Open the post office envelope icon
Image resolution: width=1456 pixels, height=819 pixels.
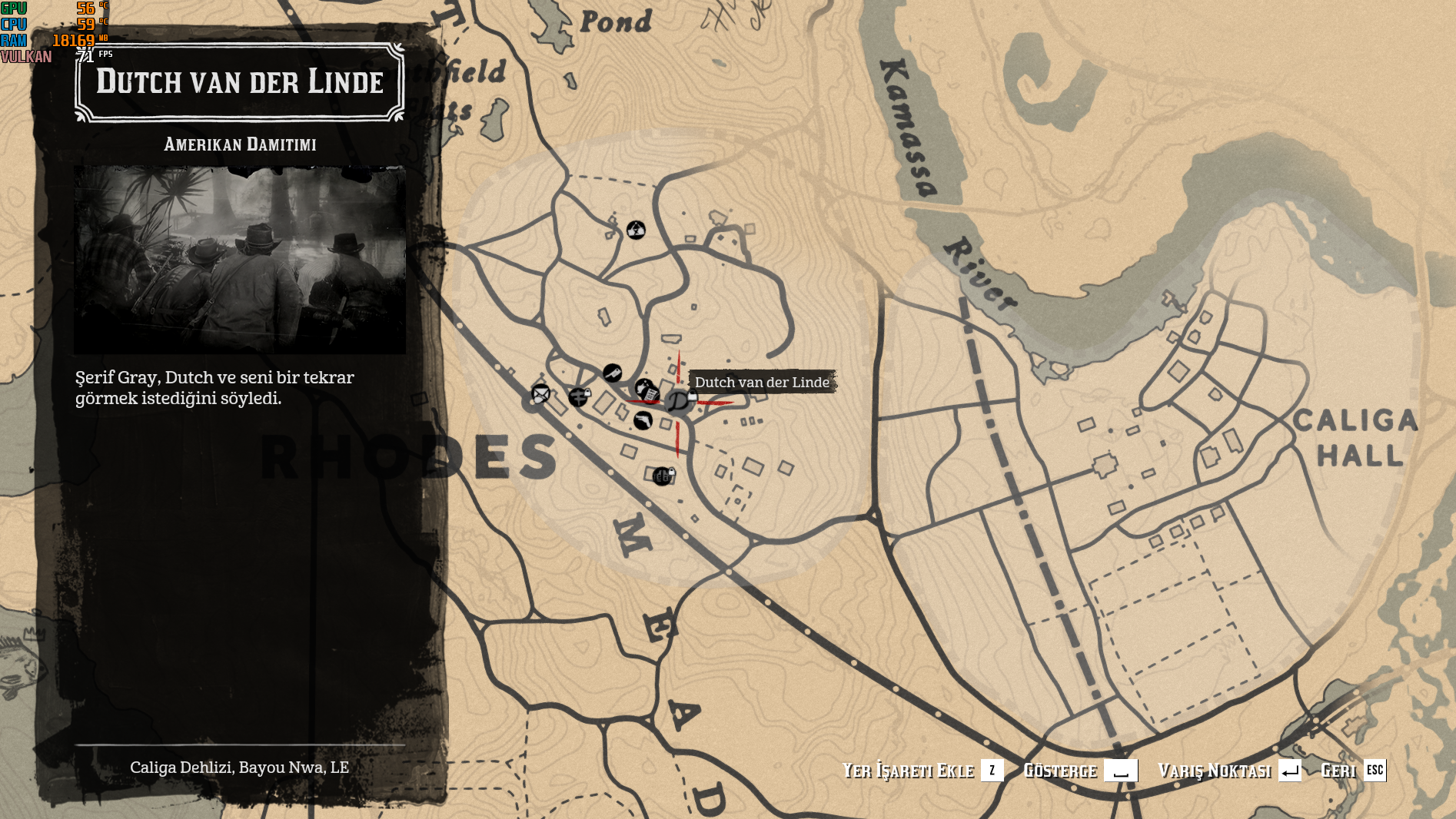(540, 394)
